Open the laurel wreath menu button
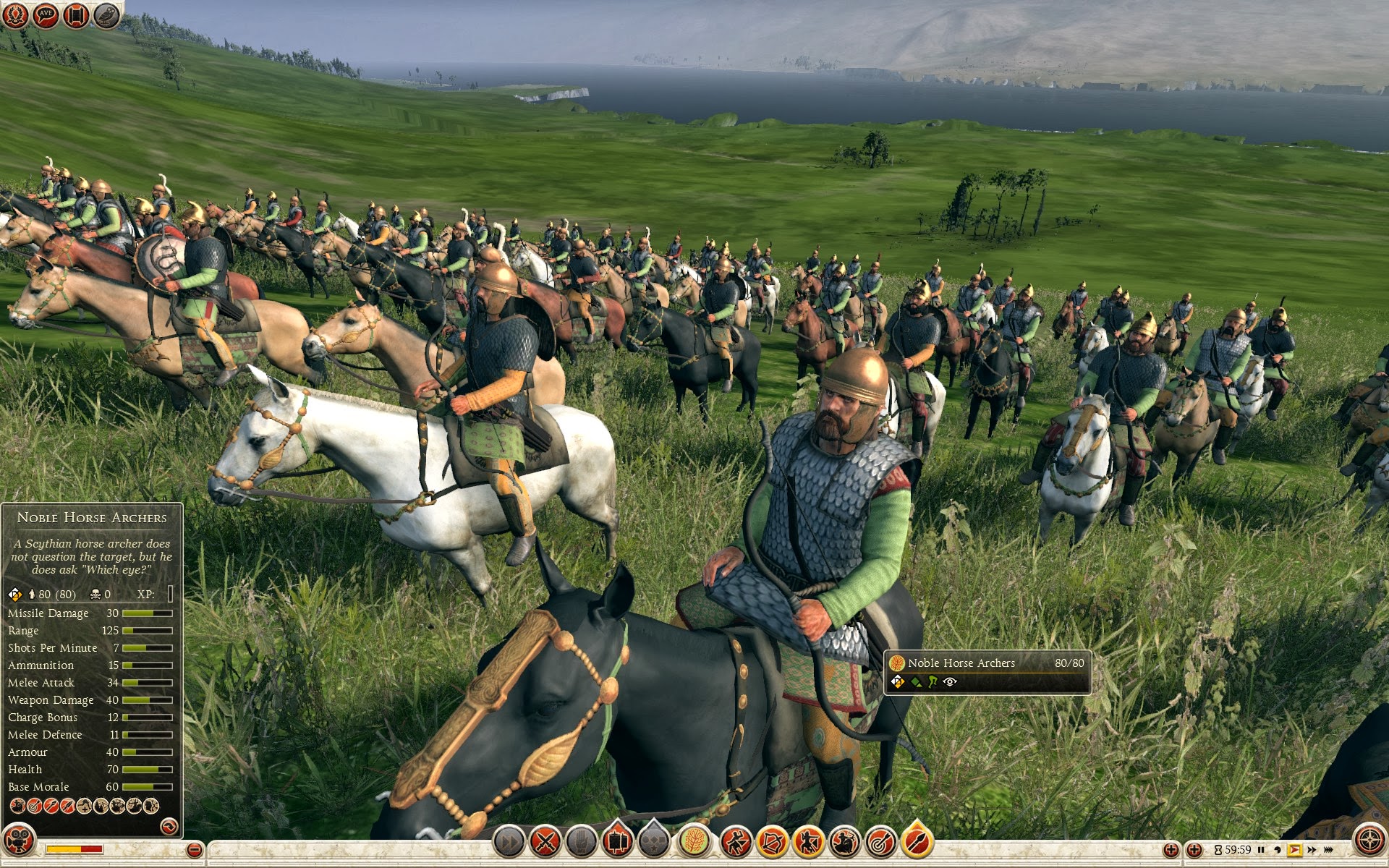 (x=14, y=14)
